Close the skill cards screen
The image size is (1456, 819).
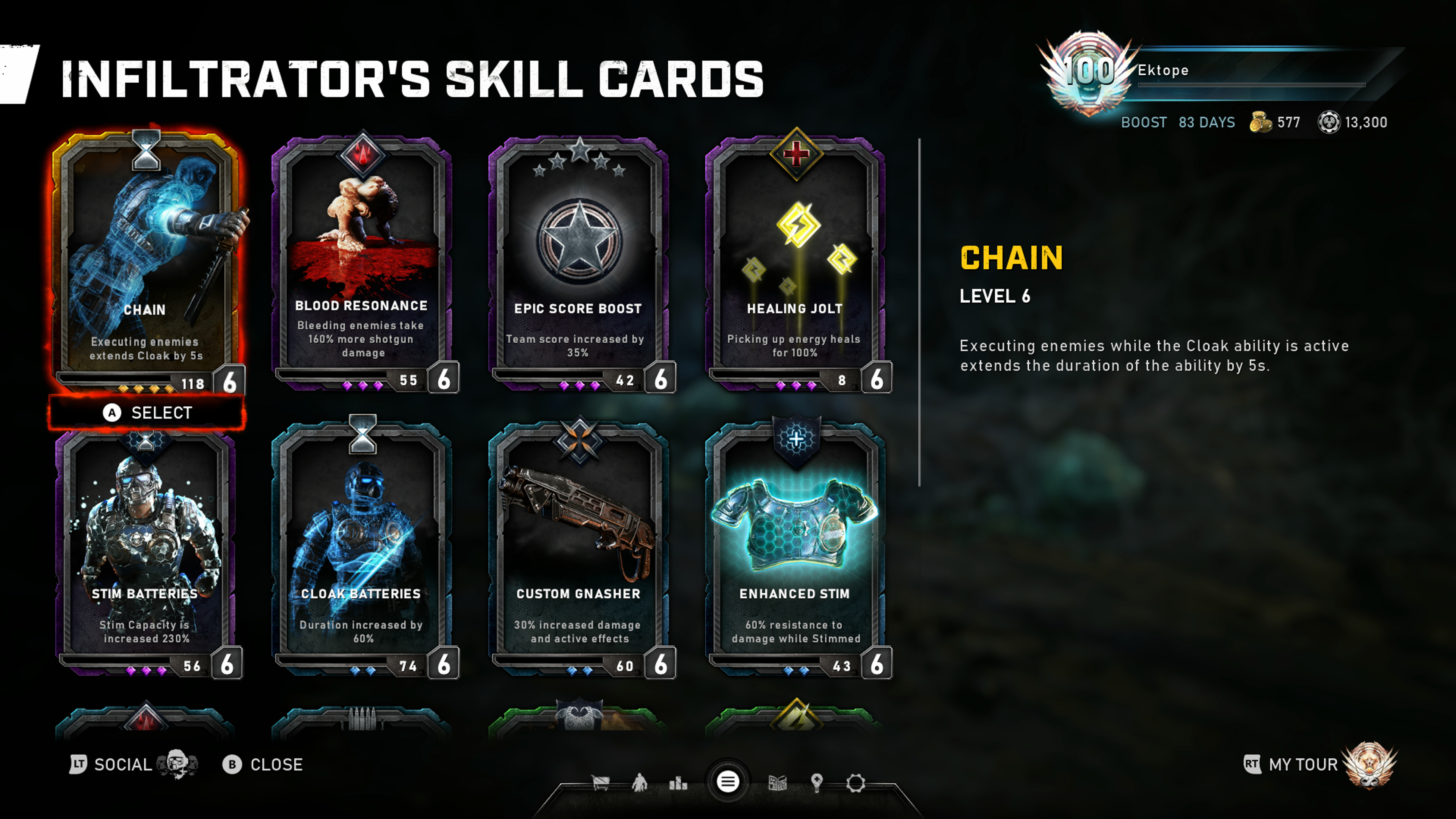pos(264,765)
